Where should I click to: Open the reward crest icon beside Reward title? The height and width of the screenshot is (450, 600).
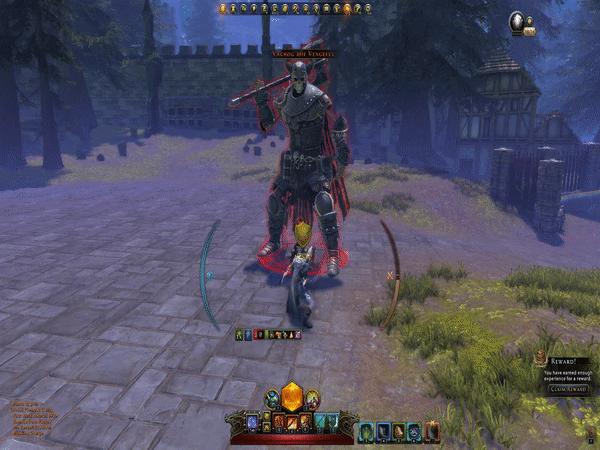pos(539,359)
